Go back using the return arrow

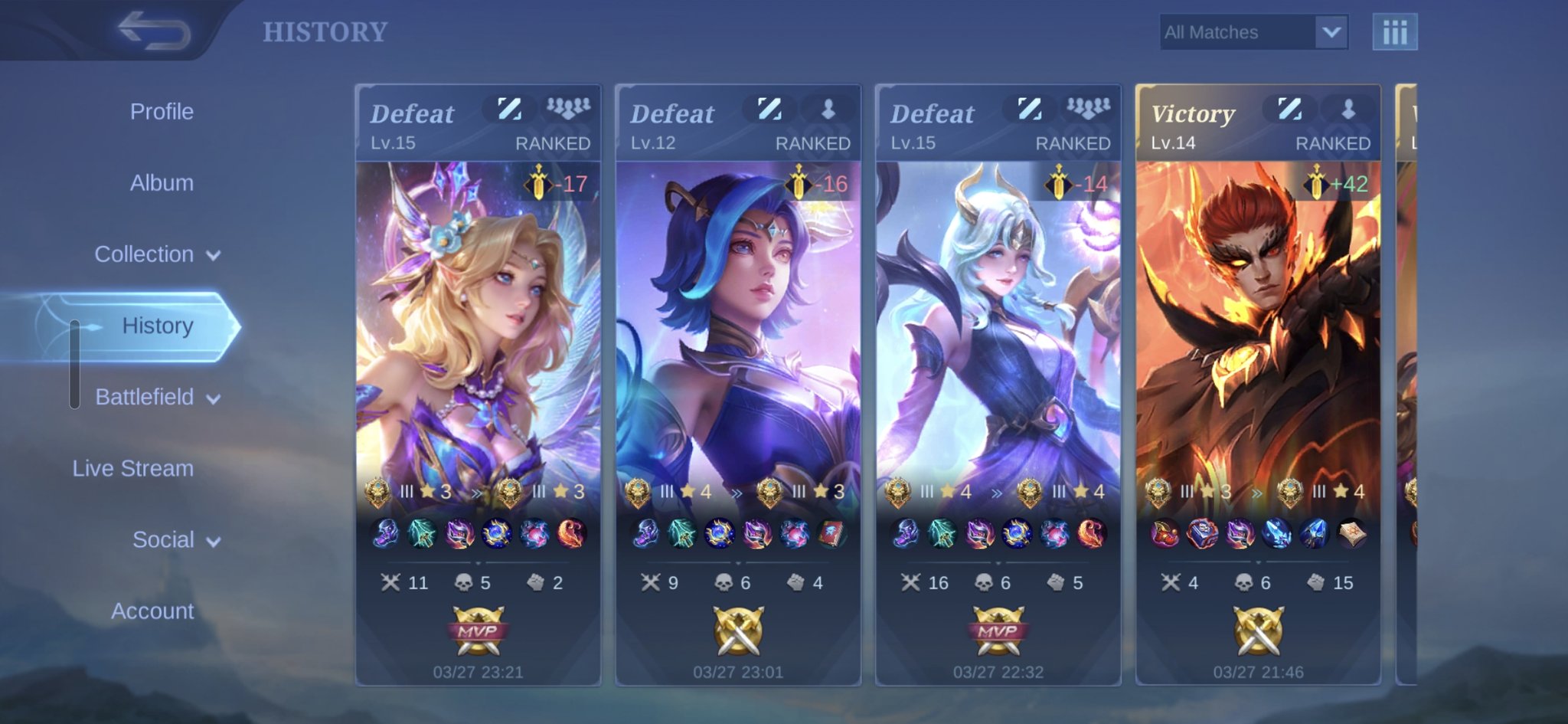155,31
